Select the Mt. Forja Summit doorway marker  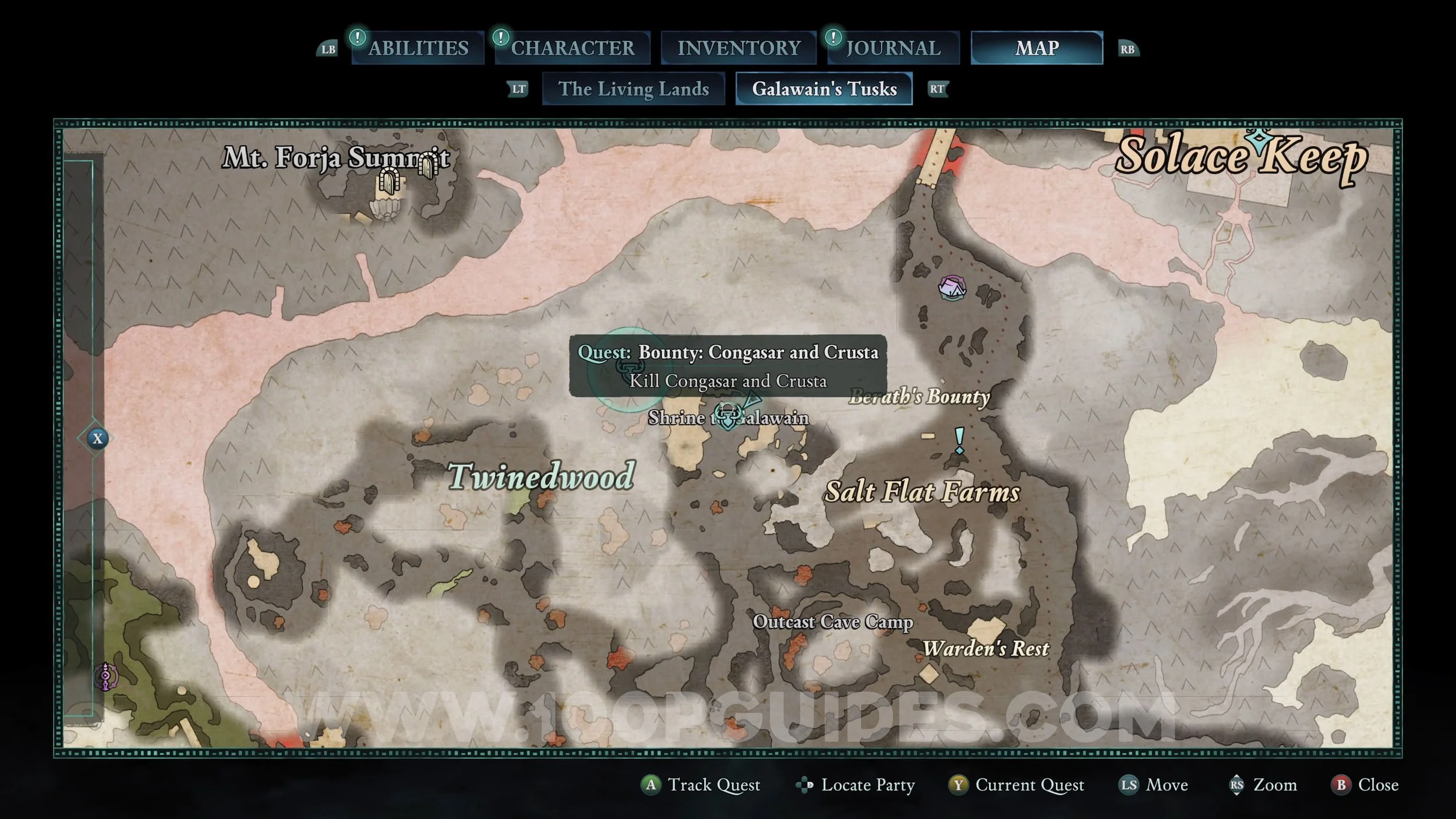tap(389, 181)
